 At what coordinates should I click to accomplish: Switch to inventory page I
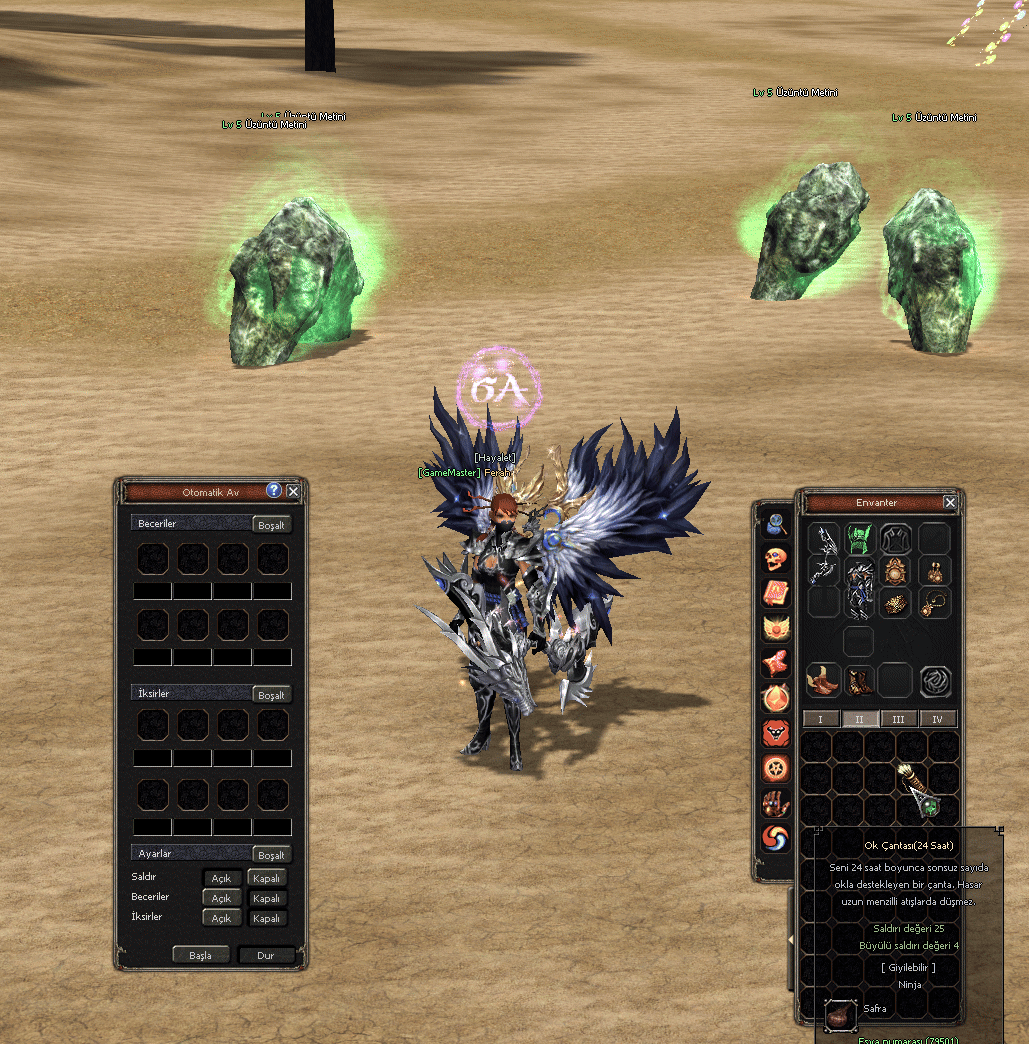[821, 719]
